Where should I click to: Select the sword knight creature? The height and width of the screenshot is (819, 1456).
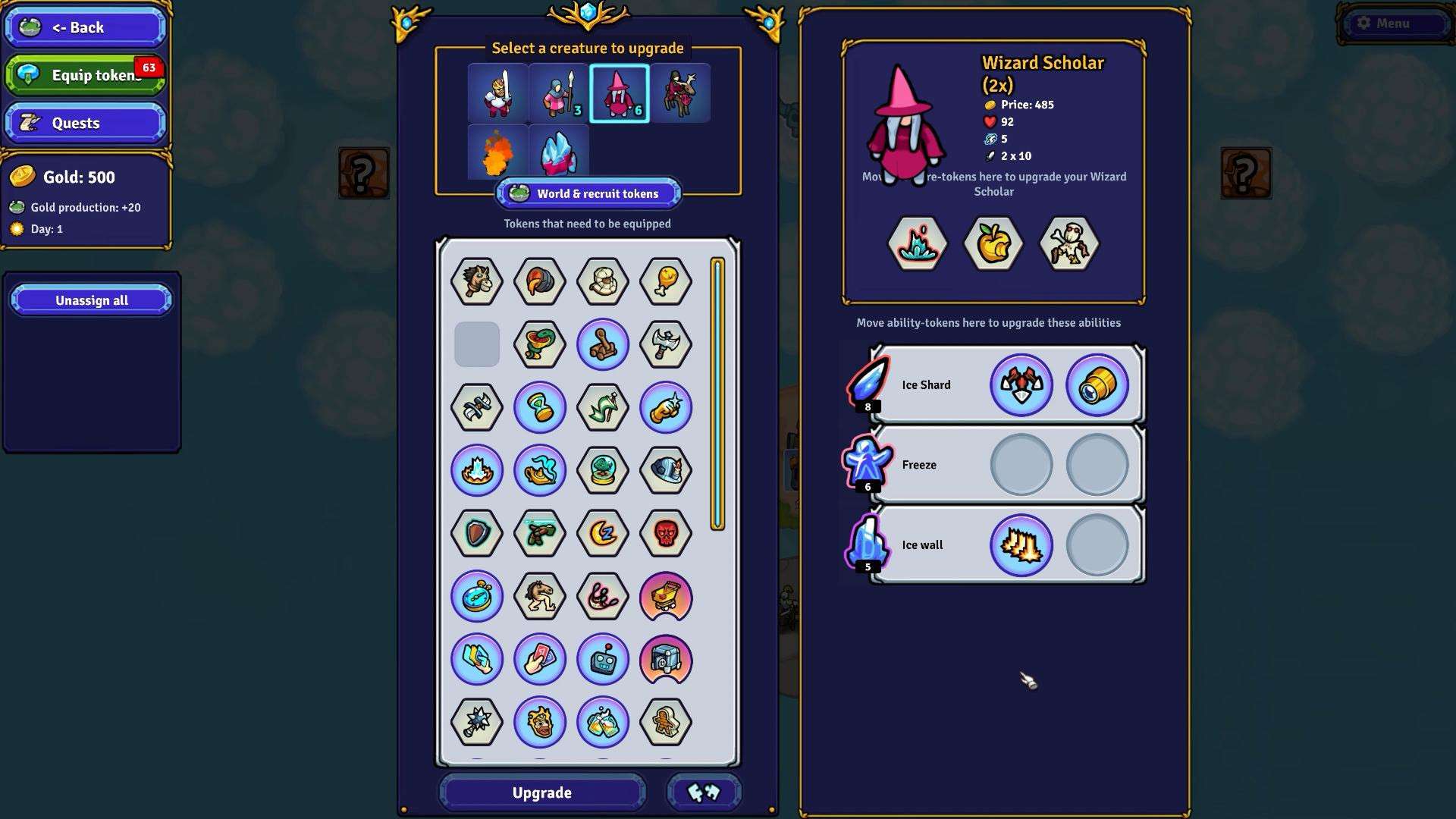click(x=497, y=93)
